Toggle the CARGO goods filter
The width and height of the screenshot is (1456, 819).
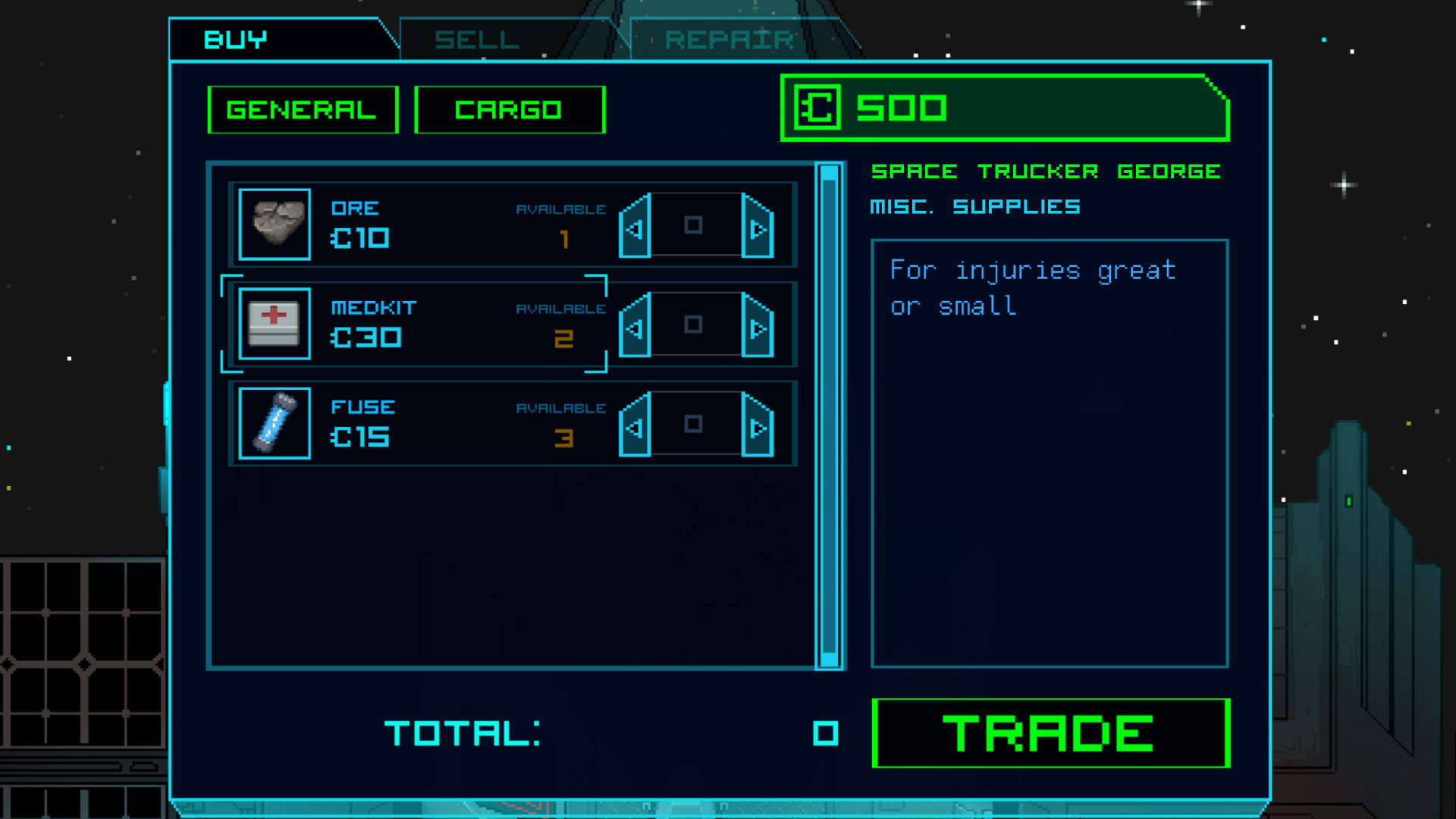(x=509, y=108)
